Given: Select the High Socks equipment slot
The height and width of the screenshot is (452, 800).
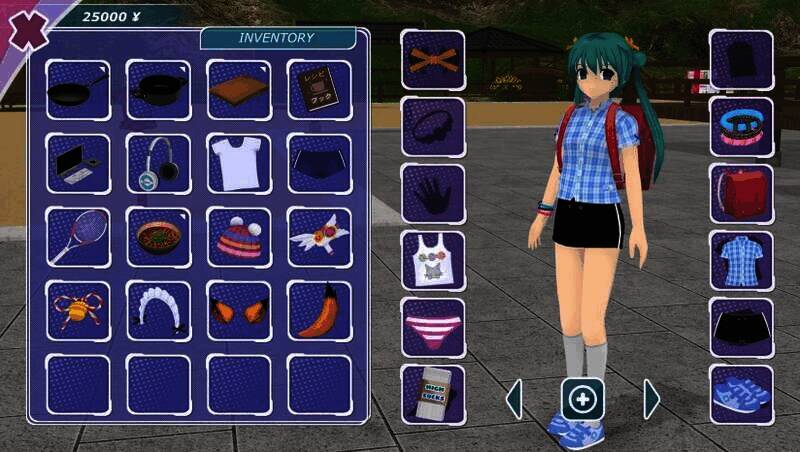Looking at the screenshot, I should click(x=433, y=394).
